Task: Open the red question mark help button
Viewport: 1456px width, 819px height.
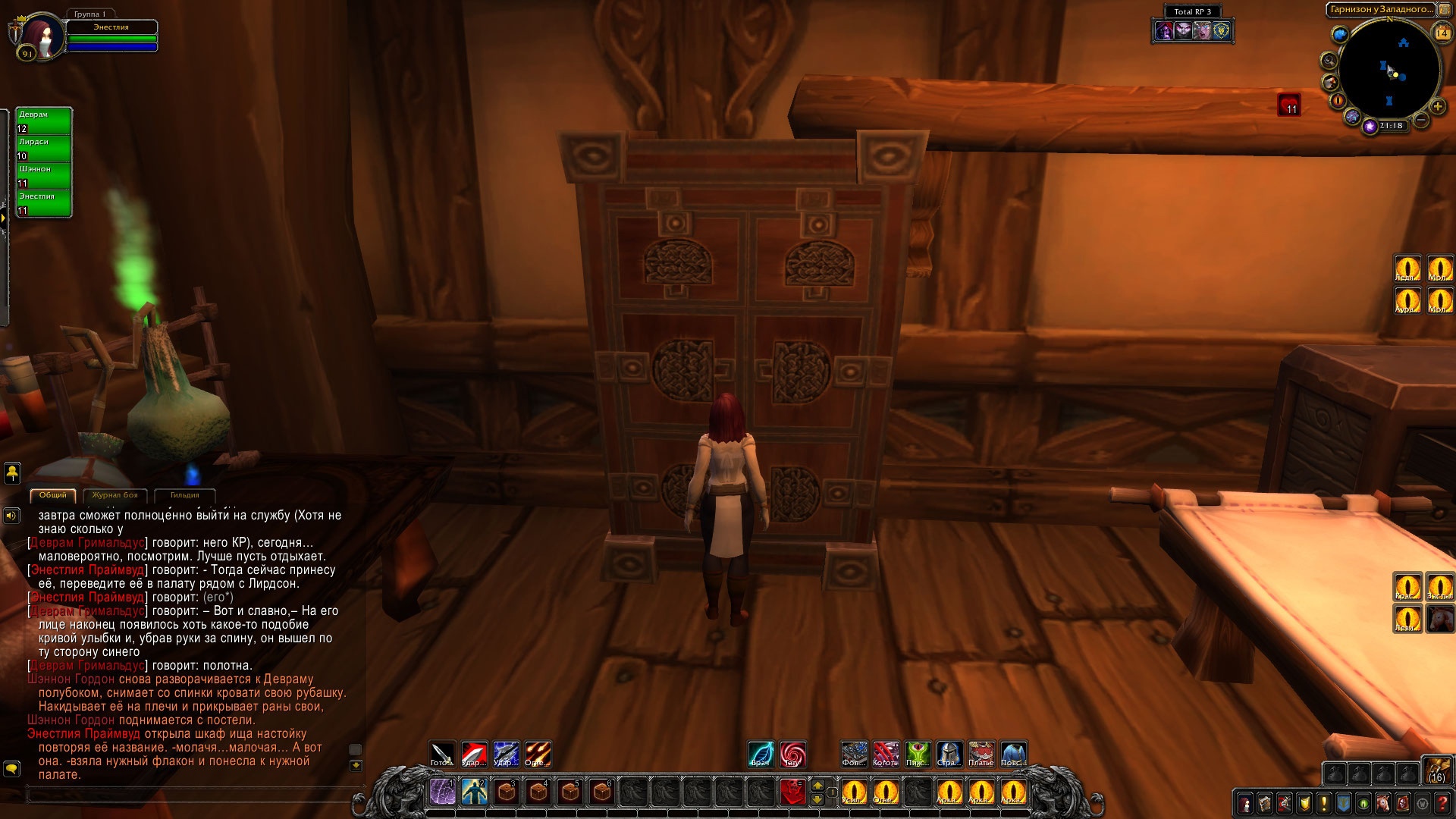Action: (x=1442, y=803)
